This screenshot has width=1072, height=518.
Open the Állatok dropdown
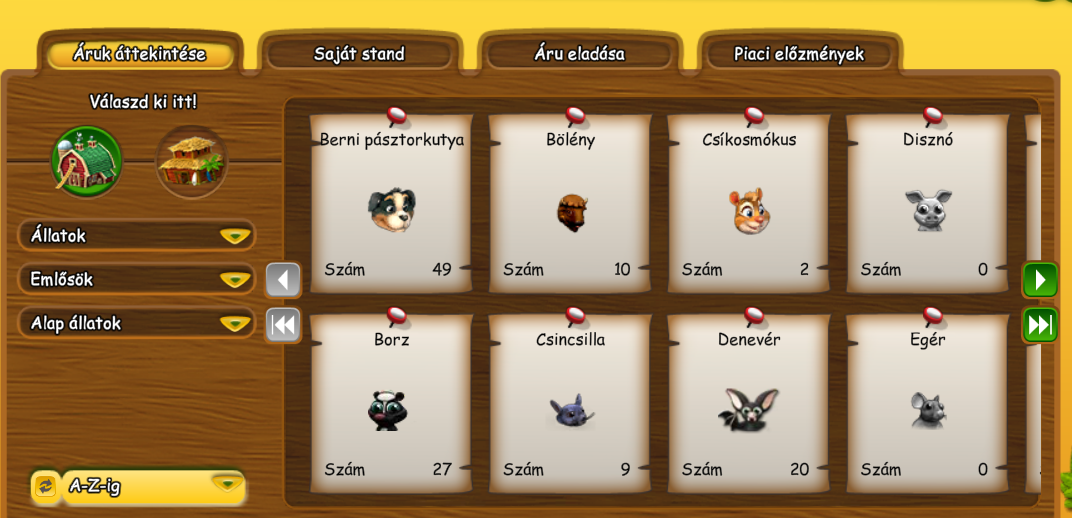click(x=137, y=236)
